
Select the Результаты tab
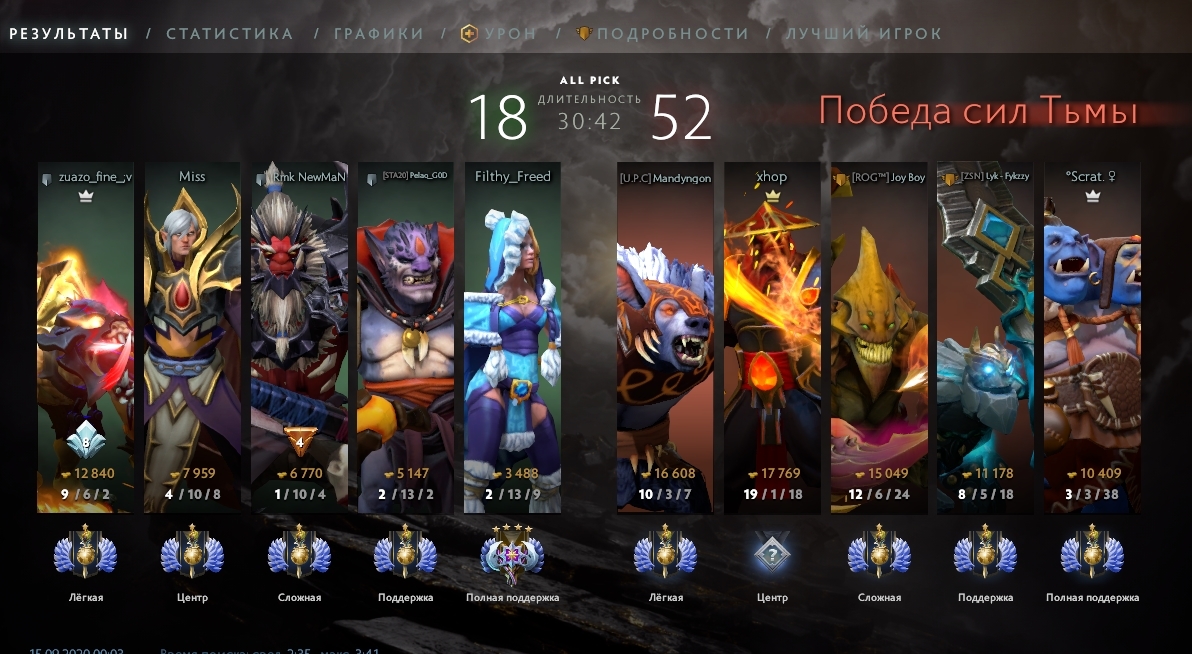(x=69, y=34)
